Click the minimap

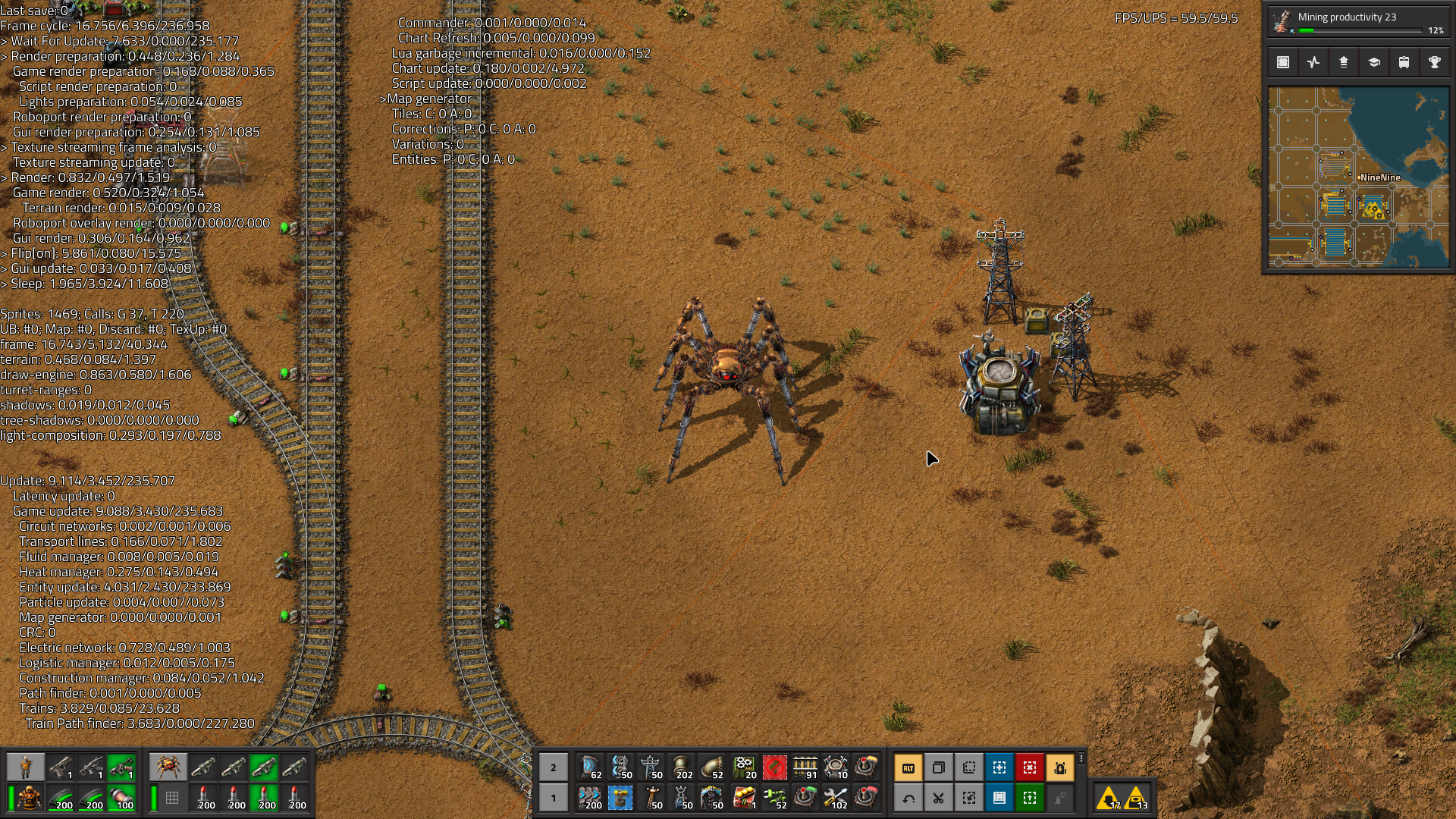[1358, 177]
